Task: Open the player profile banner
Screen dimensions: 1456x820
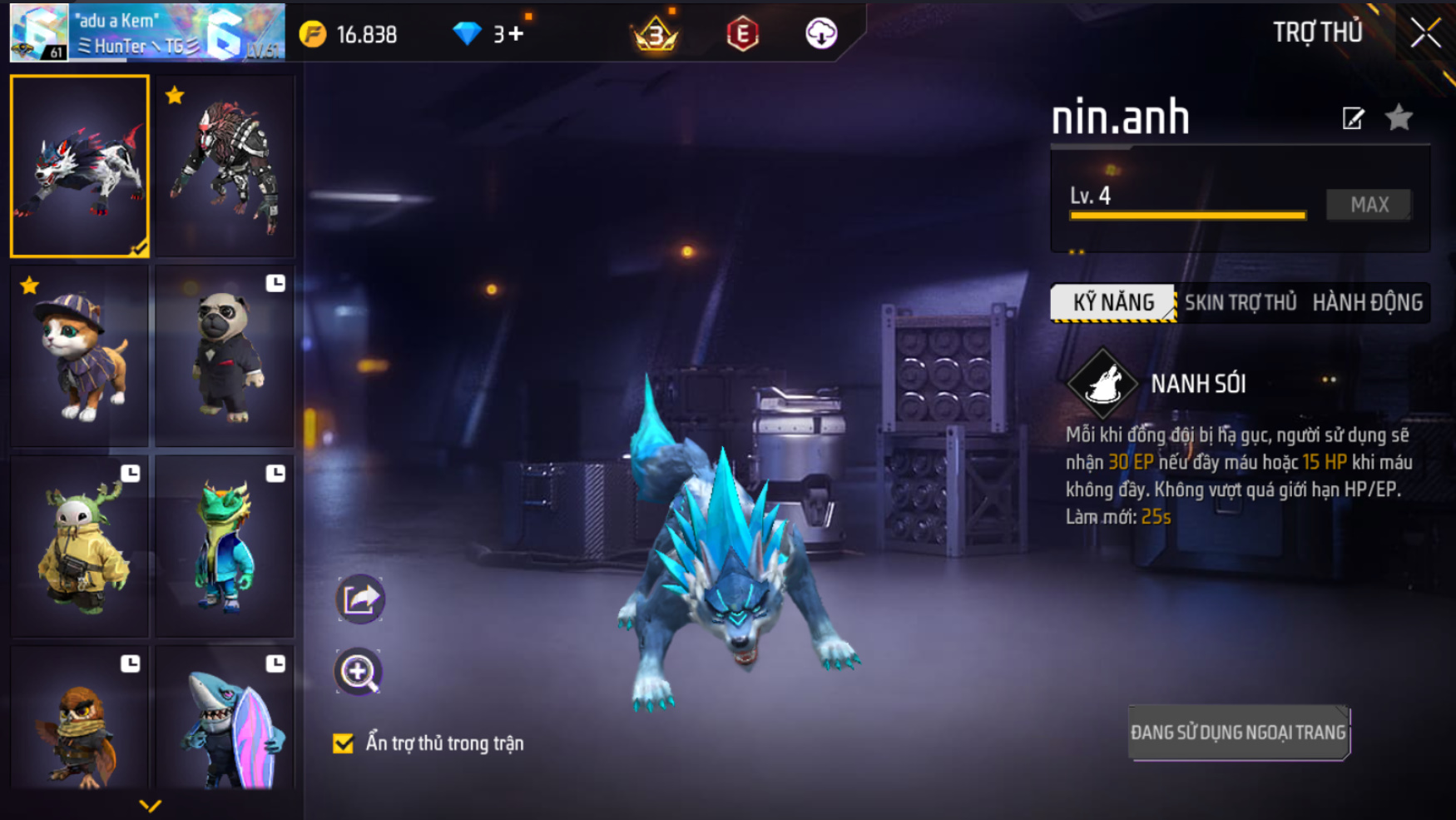Action: tap(147, 33)
